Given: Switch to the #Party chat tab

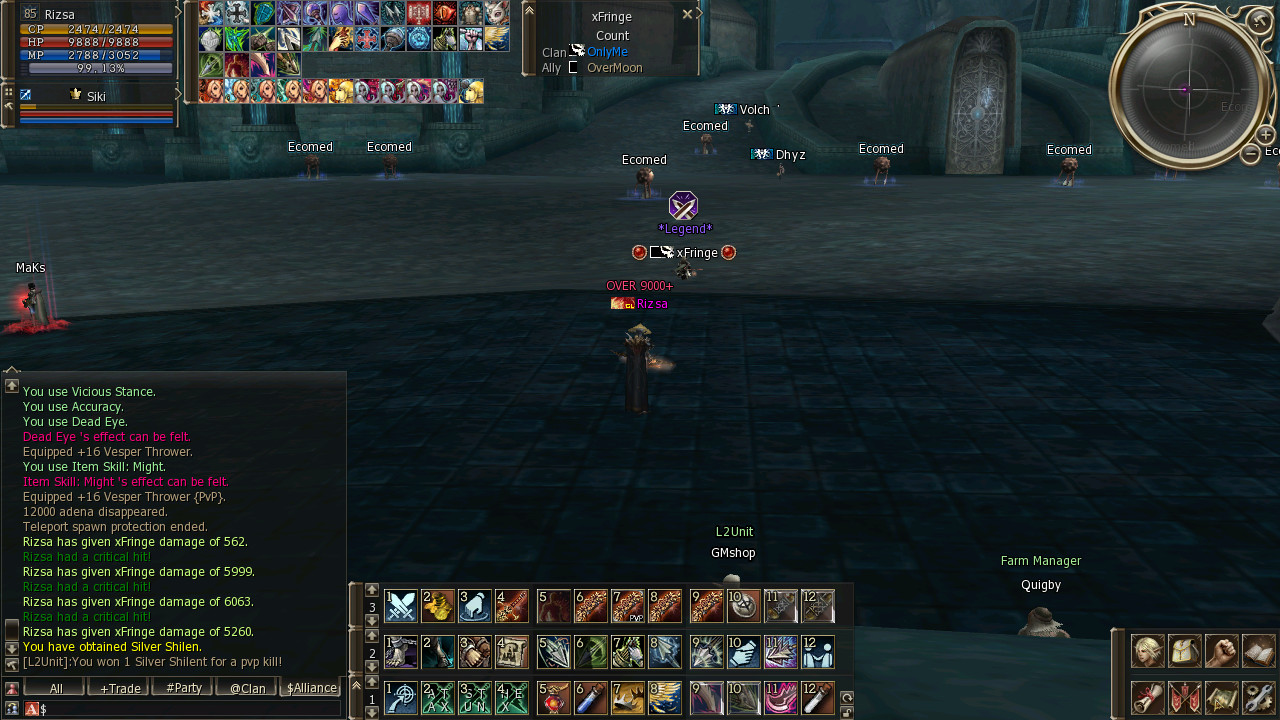Looking at the screenshot, I should pos(184,688).
